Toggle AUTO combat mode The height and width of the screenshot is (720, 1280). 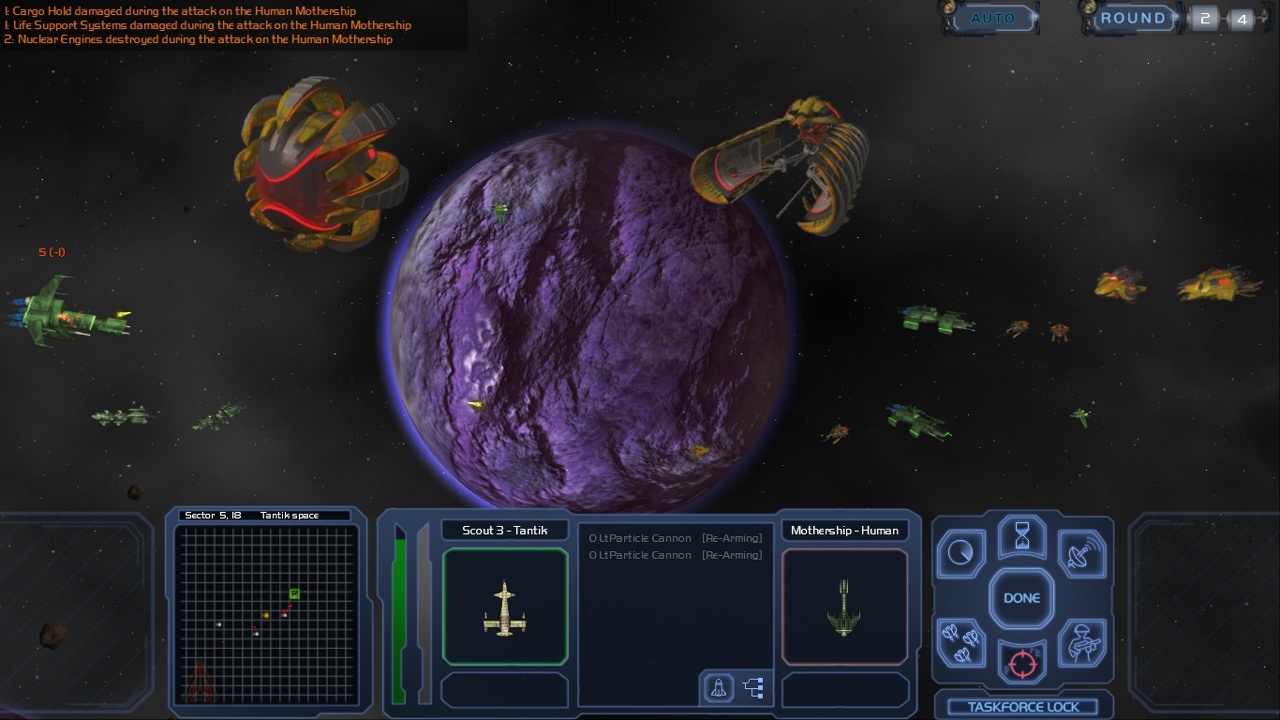[992, 18]
